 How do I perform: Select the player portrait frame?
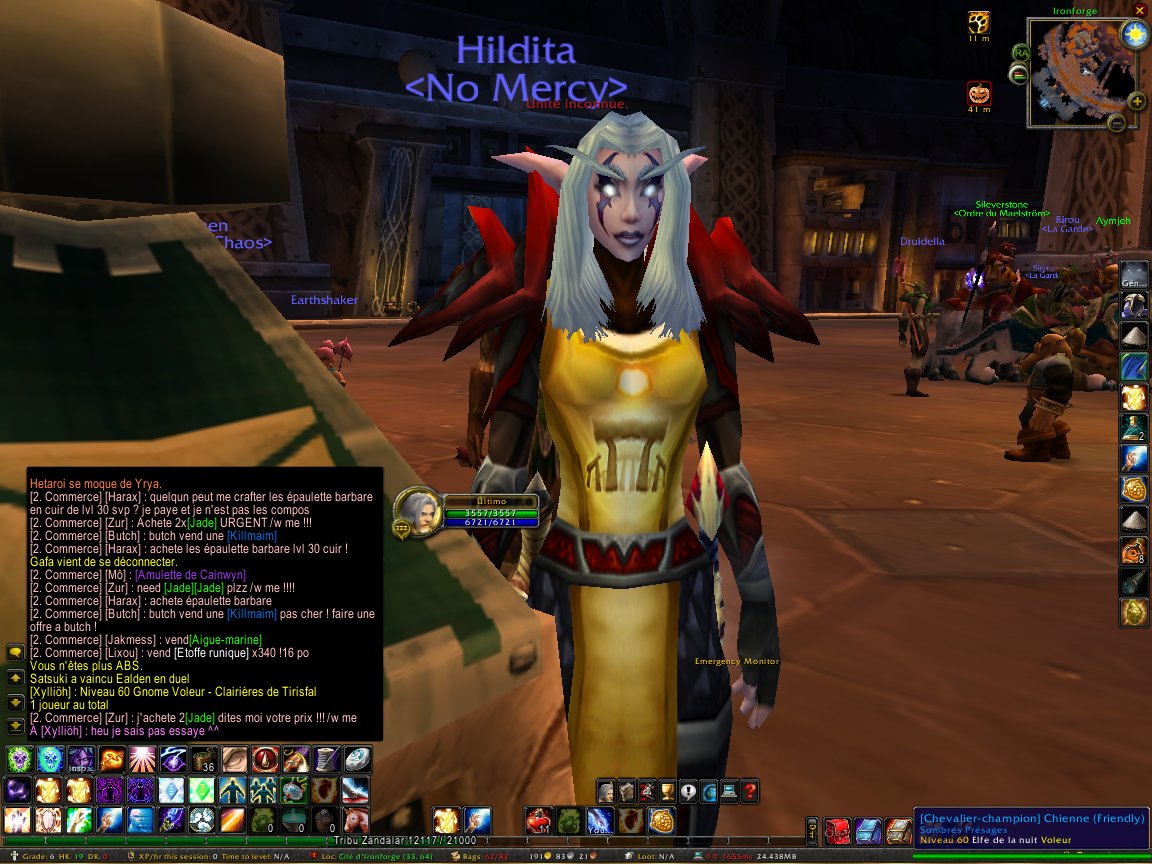coord(417,512)
